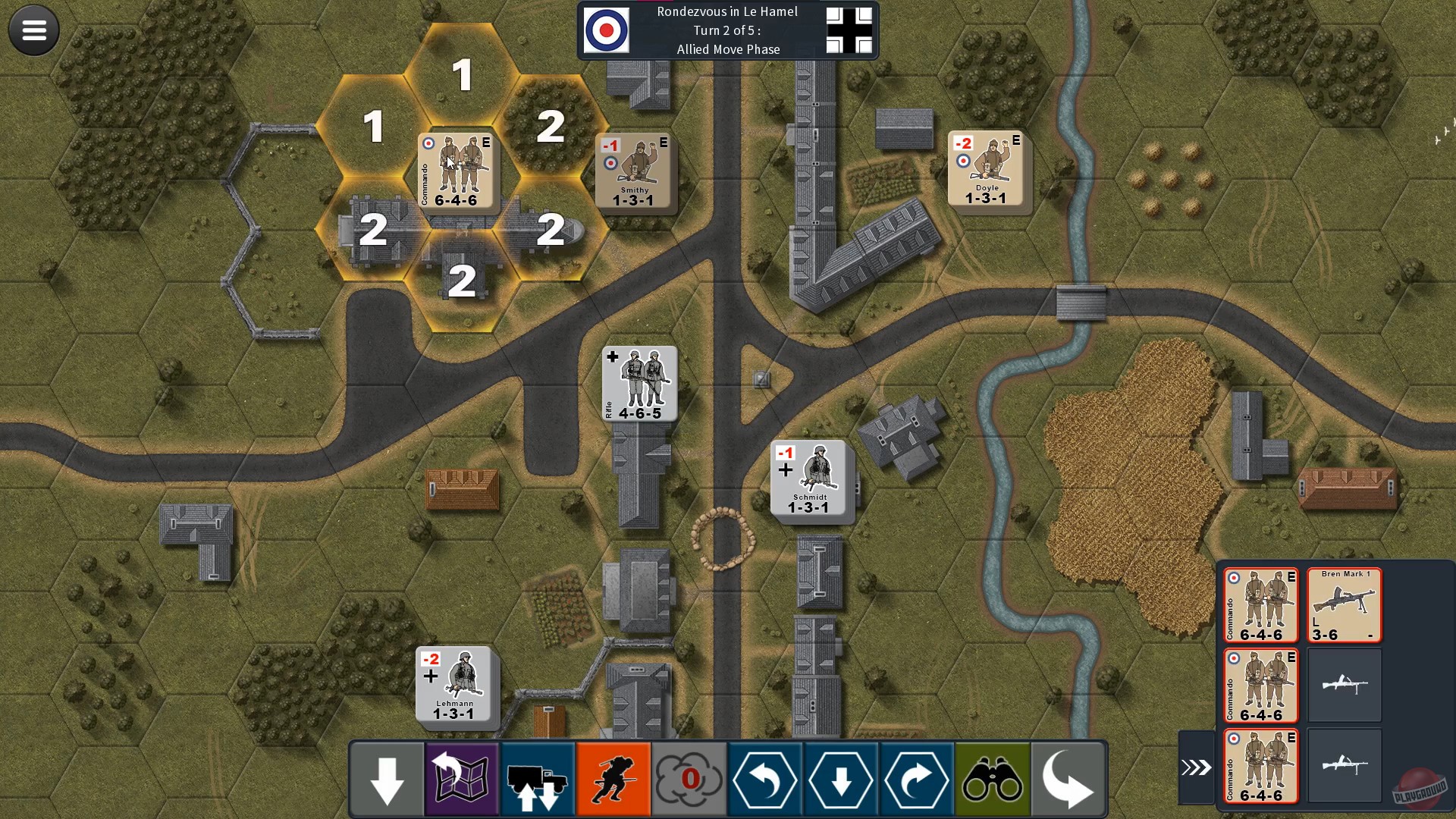Select the smoke deployment icon showing zero
The image size is (1456, 819).
(689, 778)
